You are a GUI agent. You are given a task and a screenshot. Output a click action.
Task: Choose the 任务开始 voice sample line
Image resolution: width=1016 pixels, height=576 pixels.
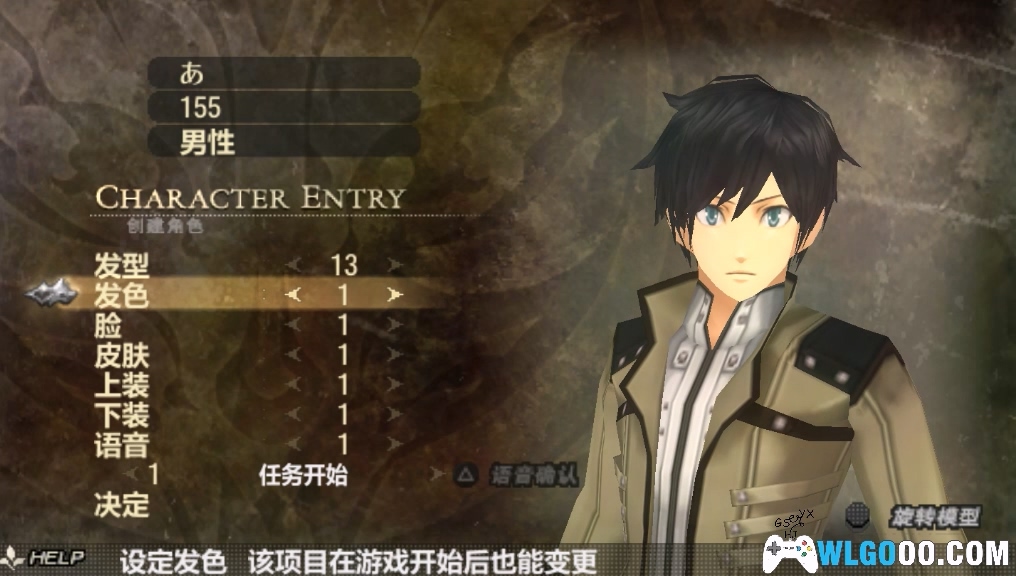(302, 475)
